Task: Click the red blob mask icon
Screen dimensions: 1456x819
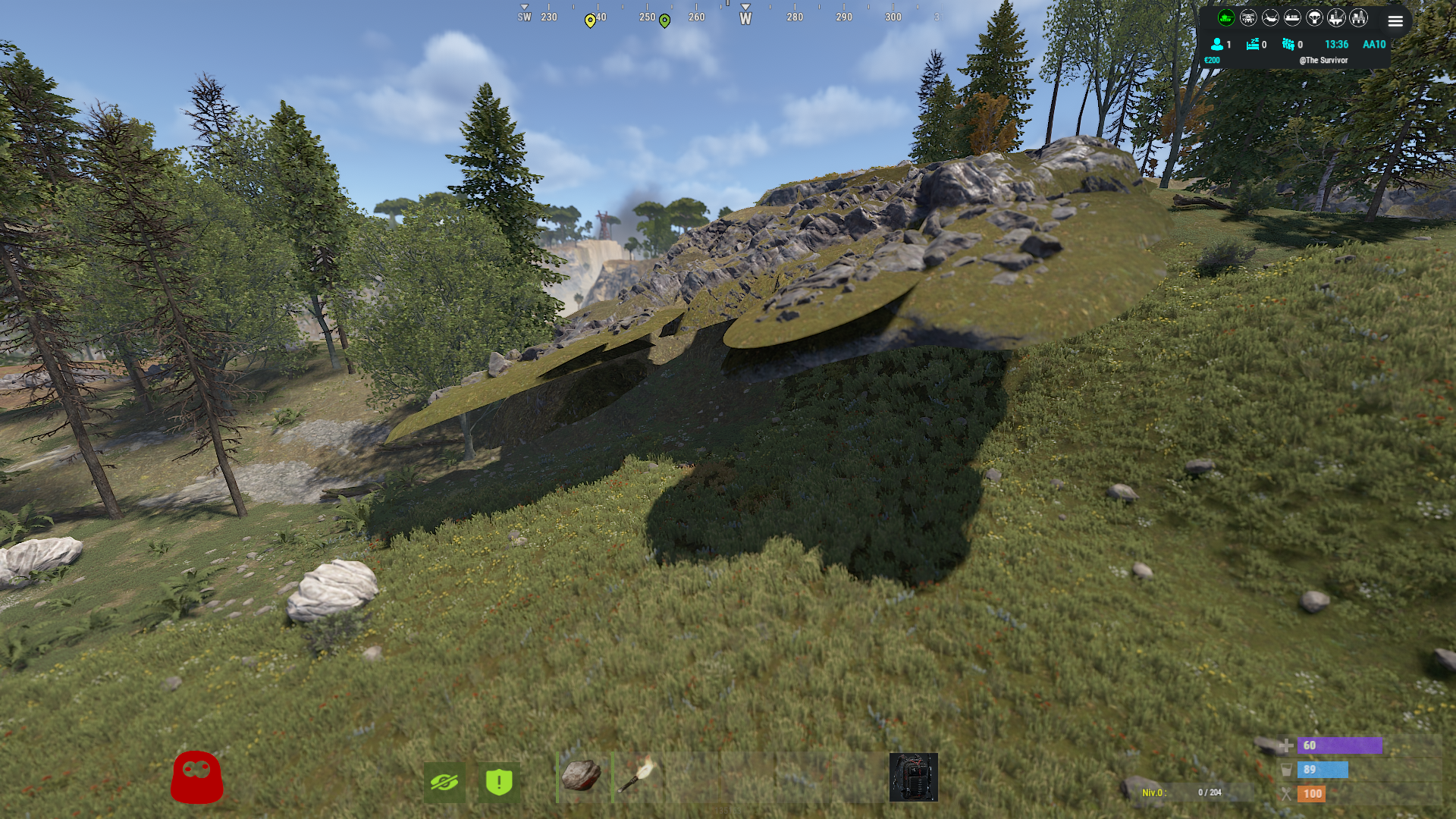Action: click(x=197, y=777)
